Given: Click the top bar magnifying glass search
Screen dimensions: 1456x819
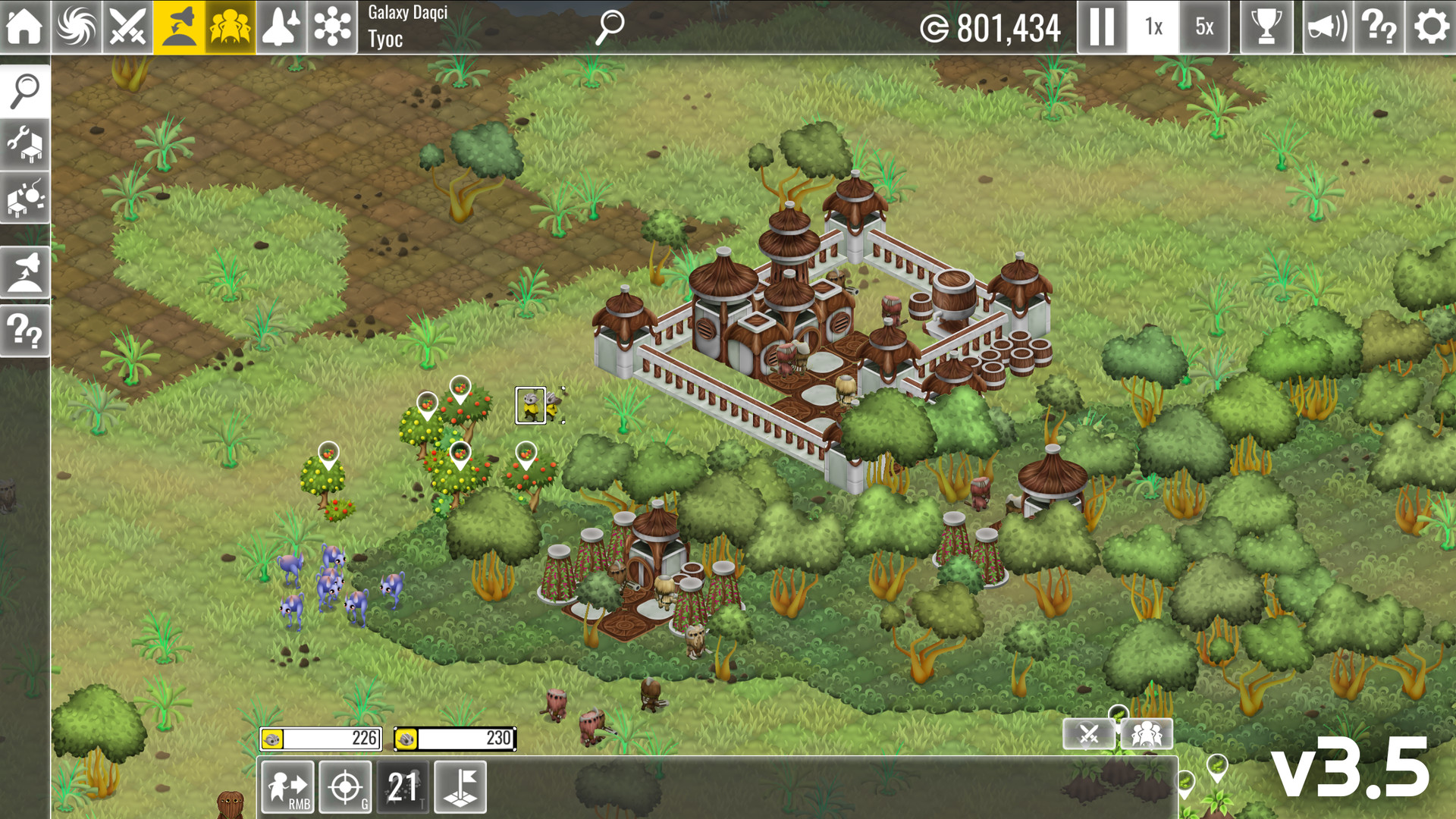Looking at the screenshot, I should click(x=609, y=27).
